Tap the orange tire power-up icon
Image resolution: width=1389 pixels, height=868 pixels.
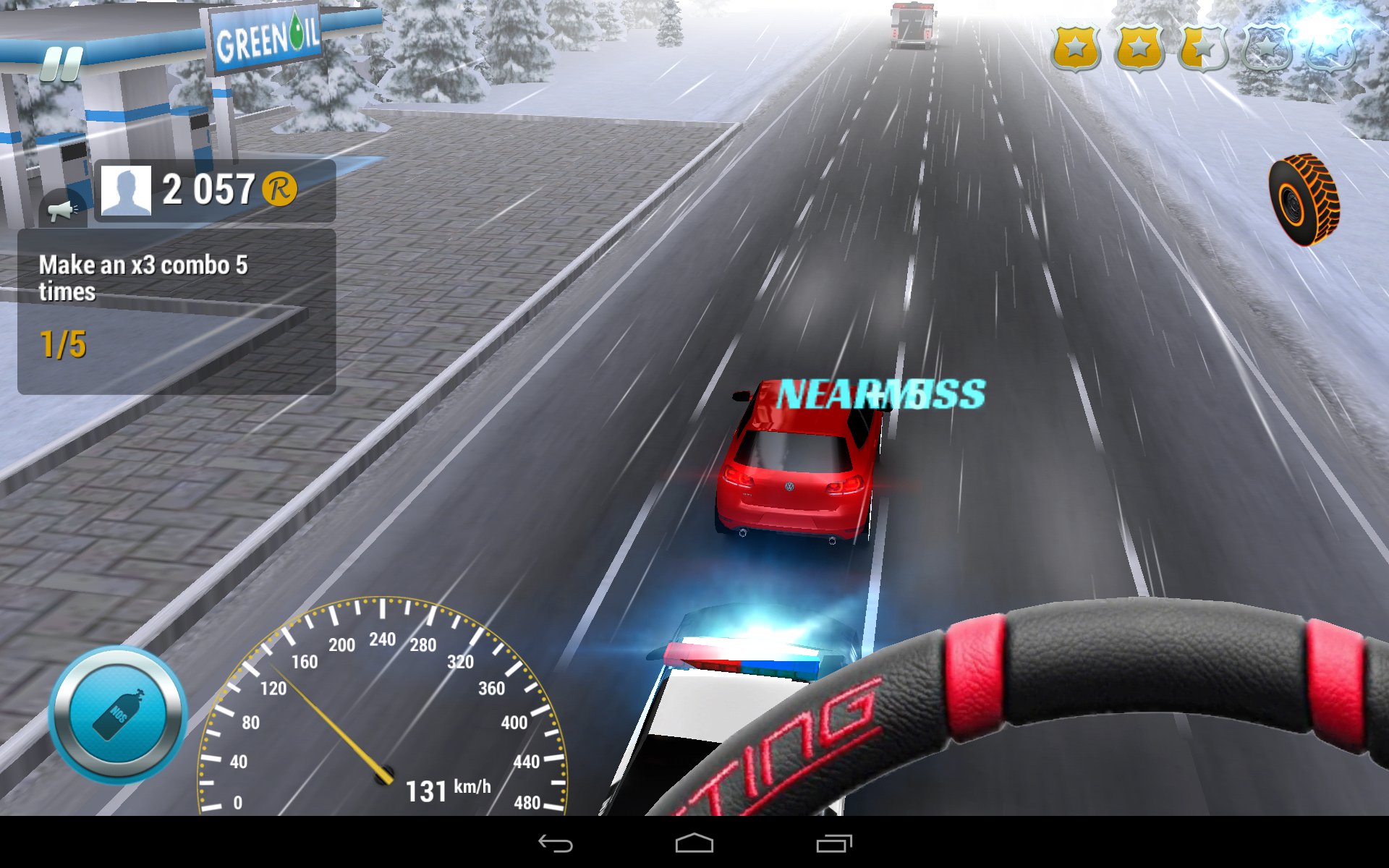click(x=1304, y=199)
